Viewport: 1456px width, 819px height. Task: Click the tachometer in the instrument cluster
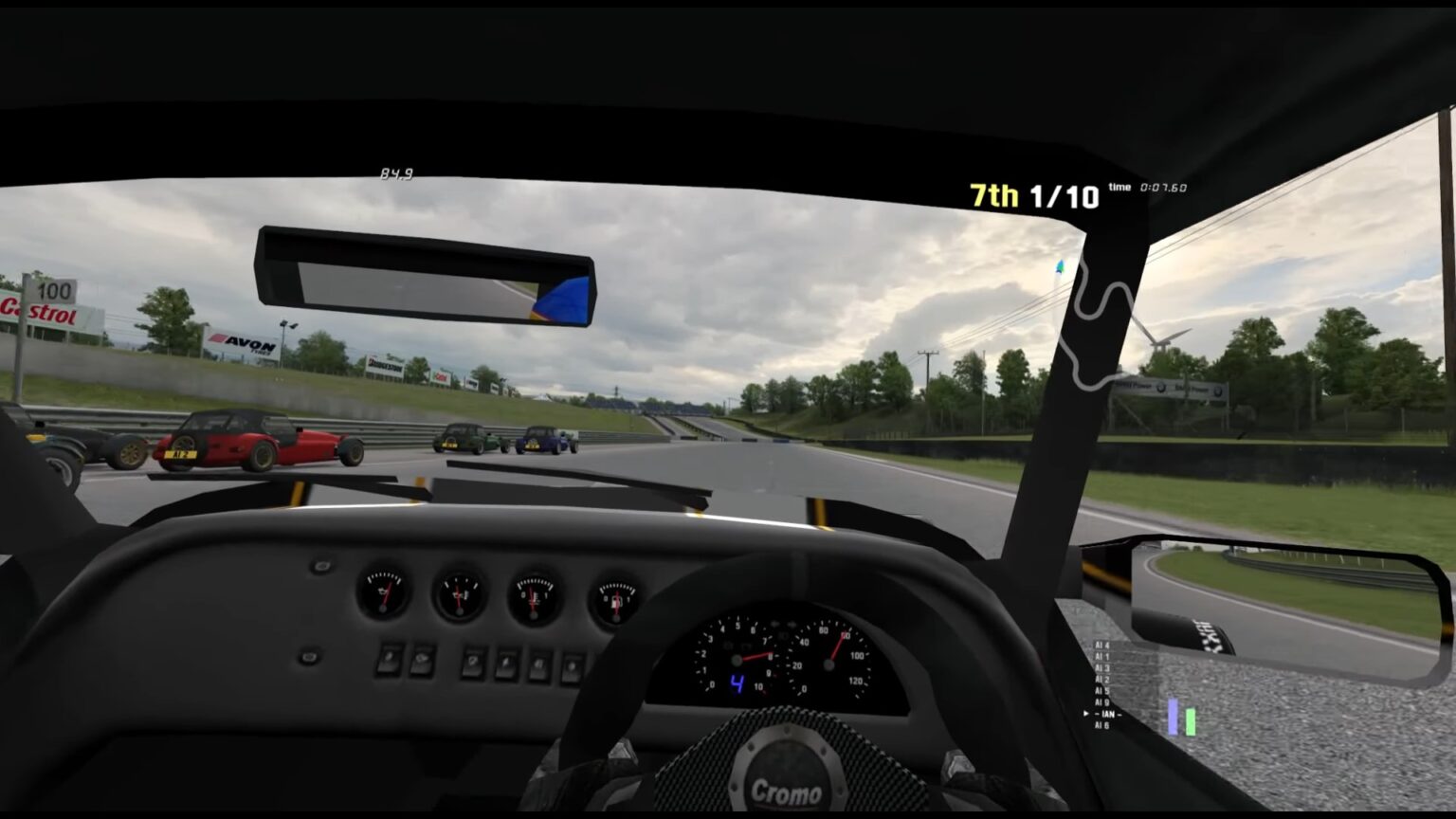point(738,661)
